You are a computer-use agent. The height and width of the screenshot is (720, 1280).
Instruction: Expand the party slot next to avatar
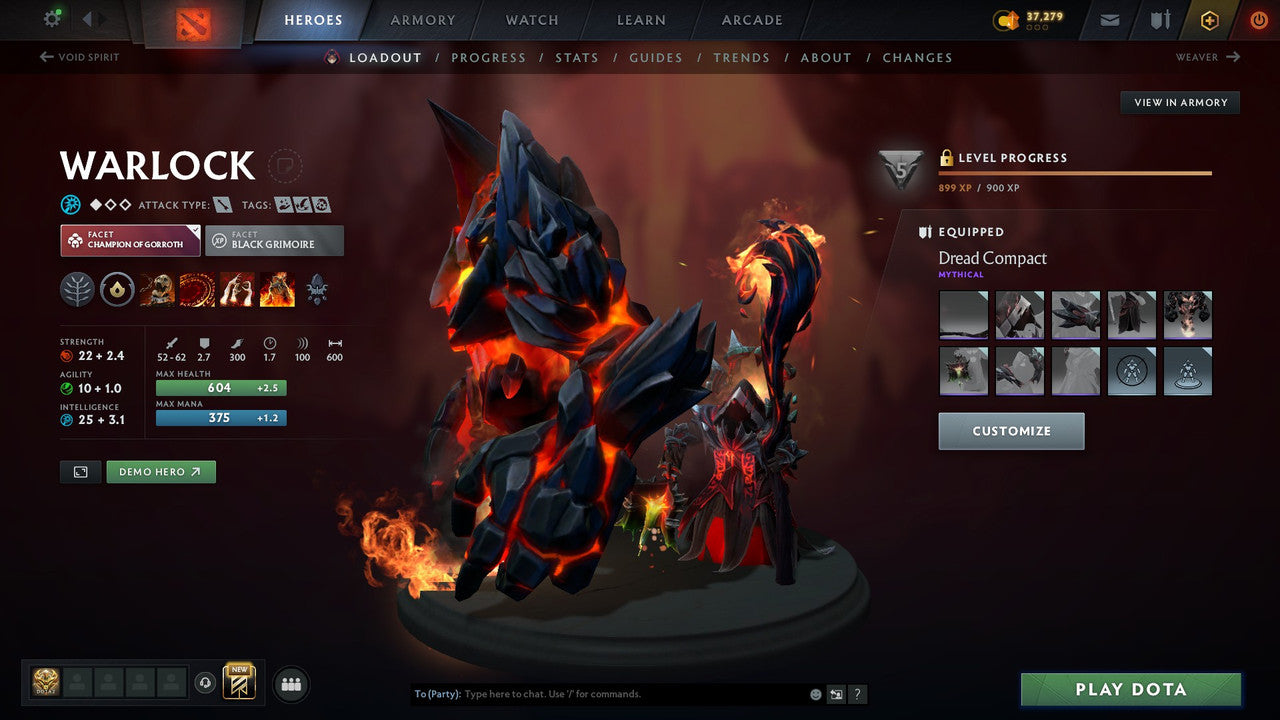(78, 684)
